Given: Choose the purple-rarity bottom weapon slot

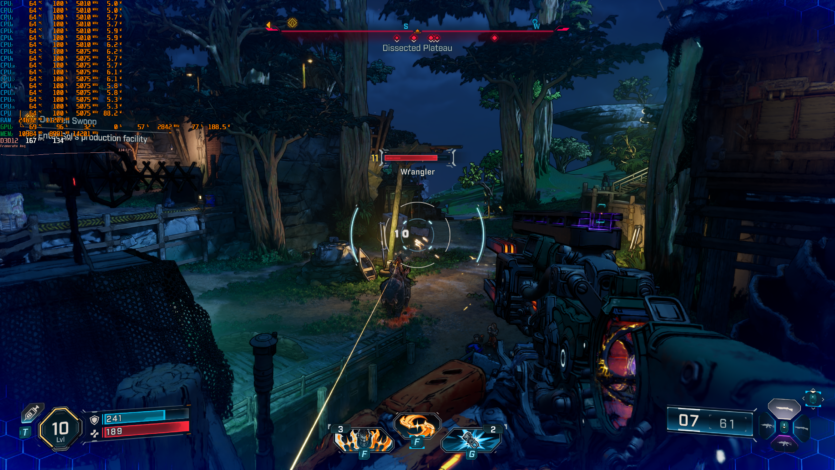Looking at the screenshot, I should (x=785, y=444).
